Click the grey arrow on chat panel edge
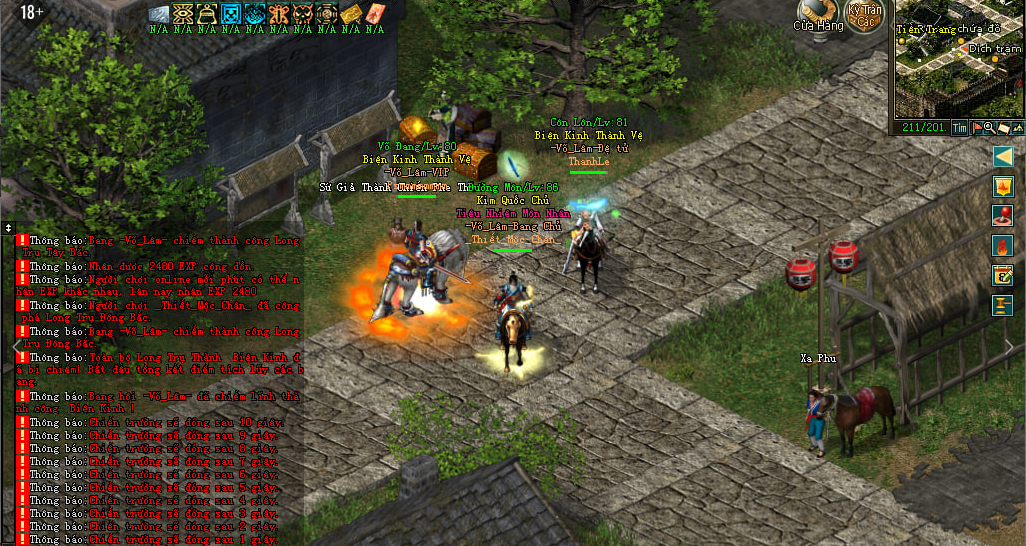 click(15, 346)
